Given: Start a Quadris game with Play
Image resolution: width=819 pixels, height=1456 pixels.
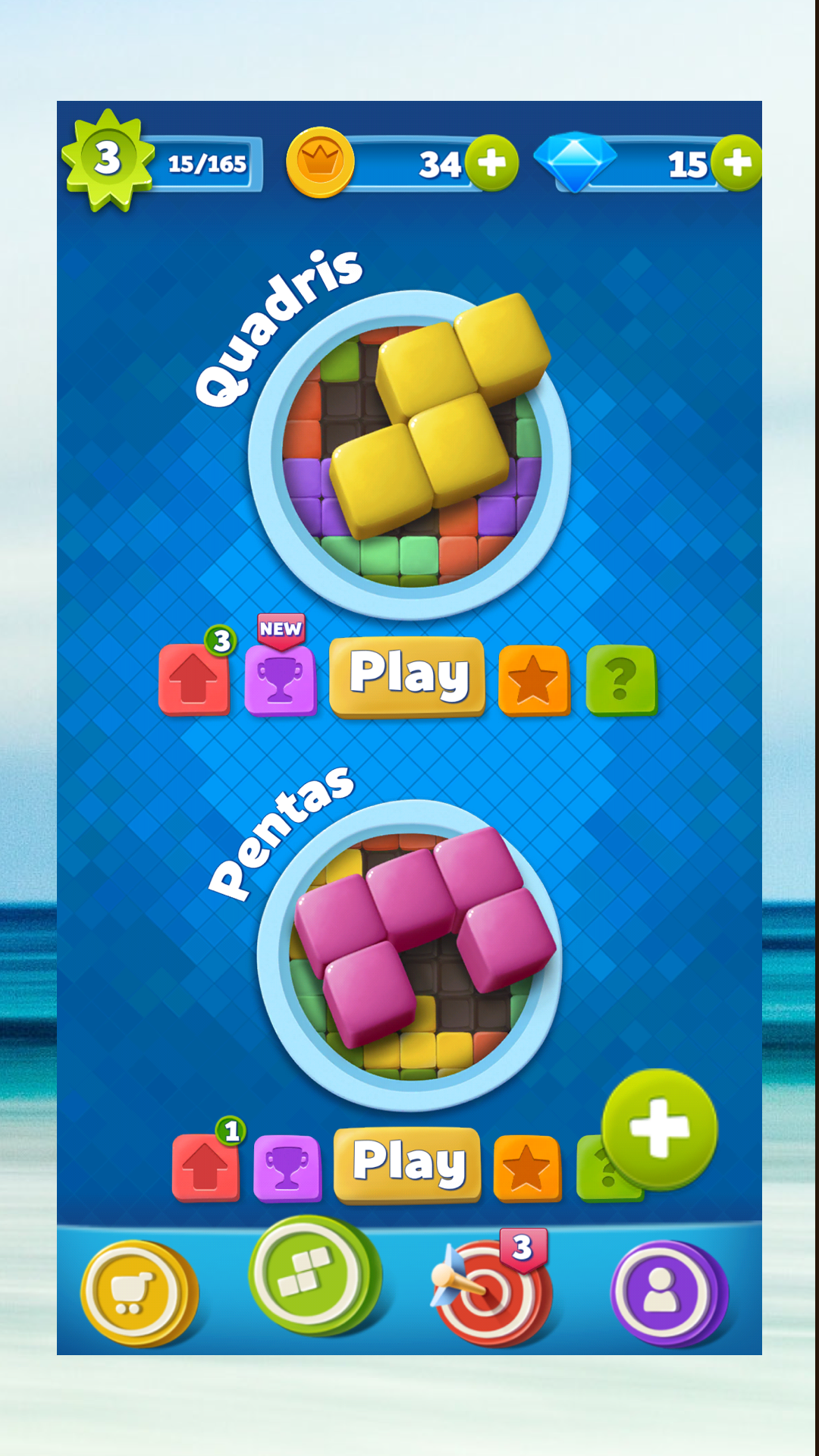Looking at the screenshot, I should coord(407,675).
